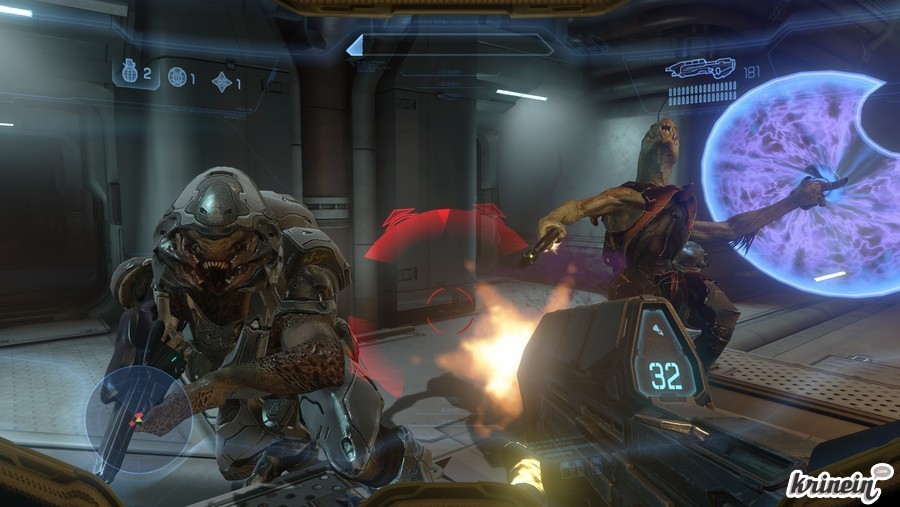
Task: Choose the round plasma grenade icon
Action: 177,77
